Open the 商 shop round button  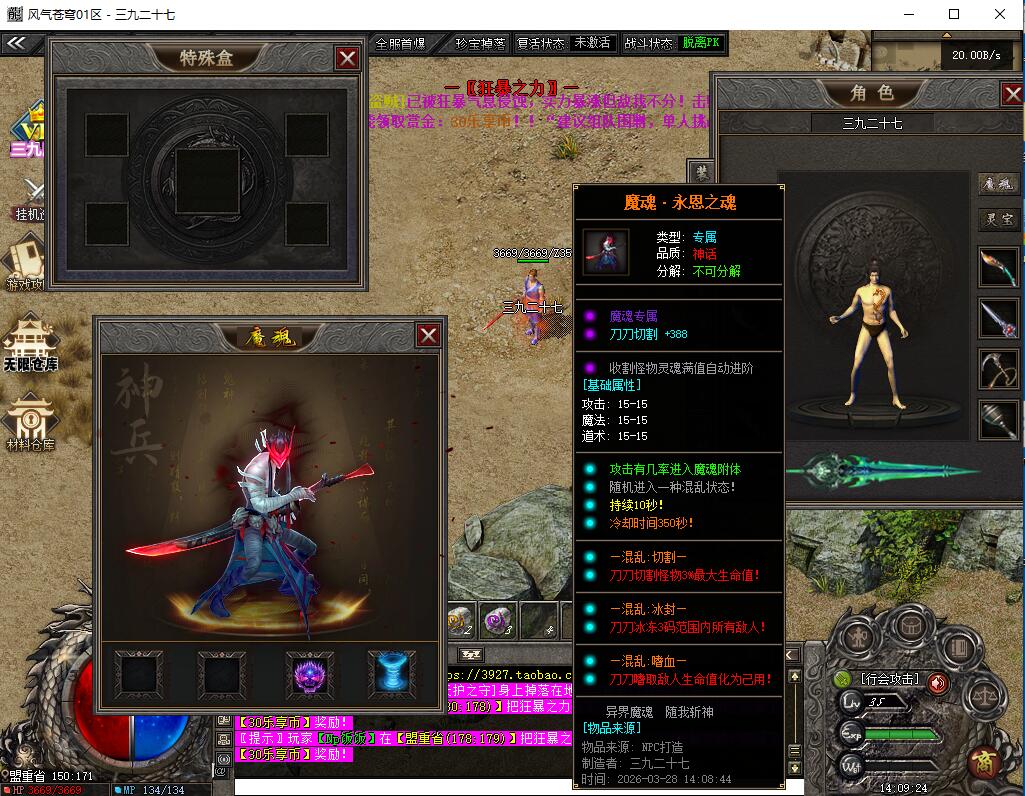[x=985, y=762]
